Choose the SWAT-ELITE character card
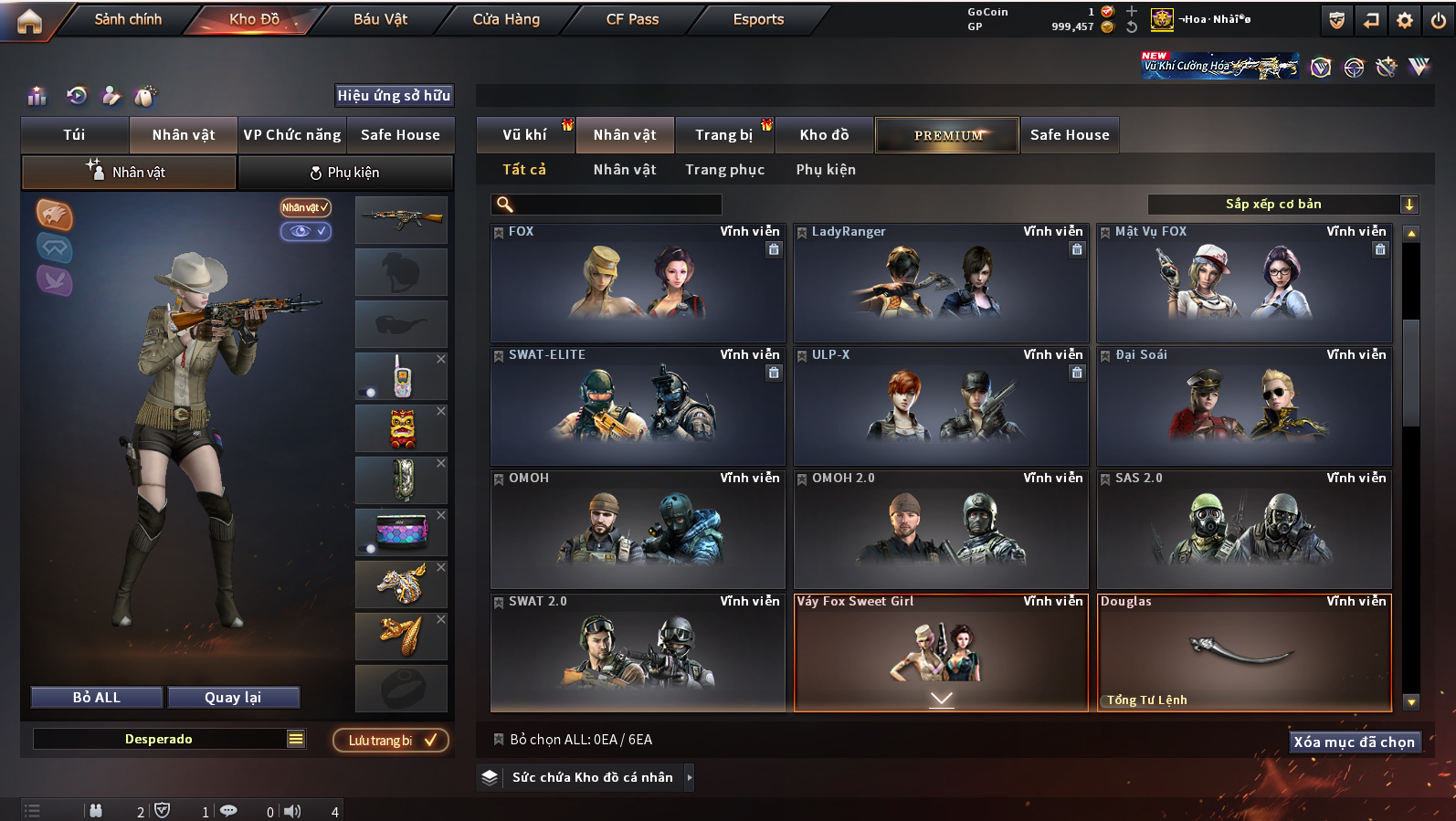Screen dimensions: 1456x821 pyautogui.click(x=638, y=406)
